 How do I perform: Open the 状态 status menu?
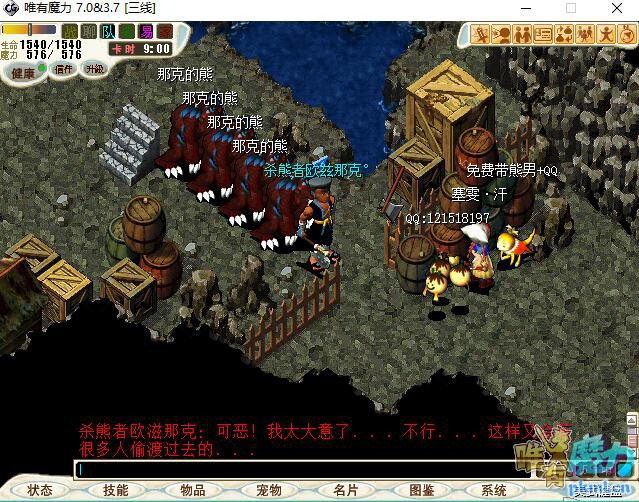coord(40,490)
